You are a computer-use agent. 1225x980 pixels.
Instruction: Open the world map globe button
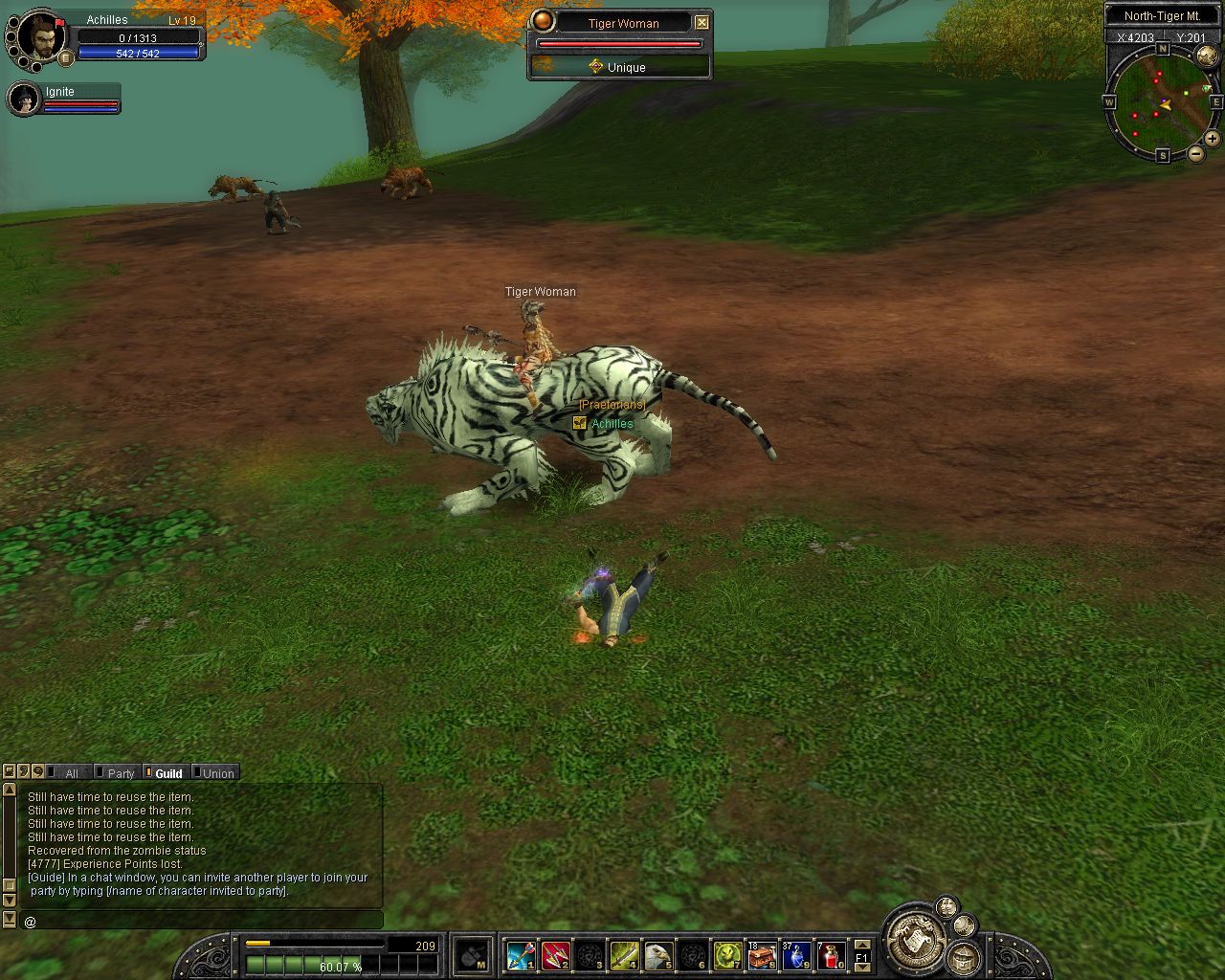coord(1208,56)
